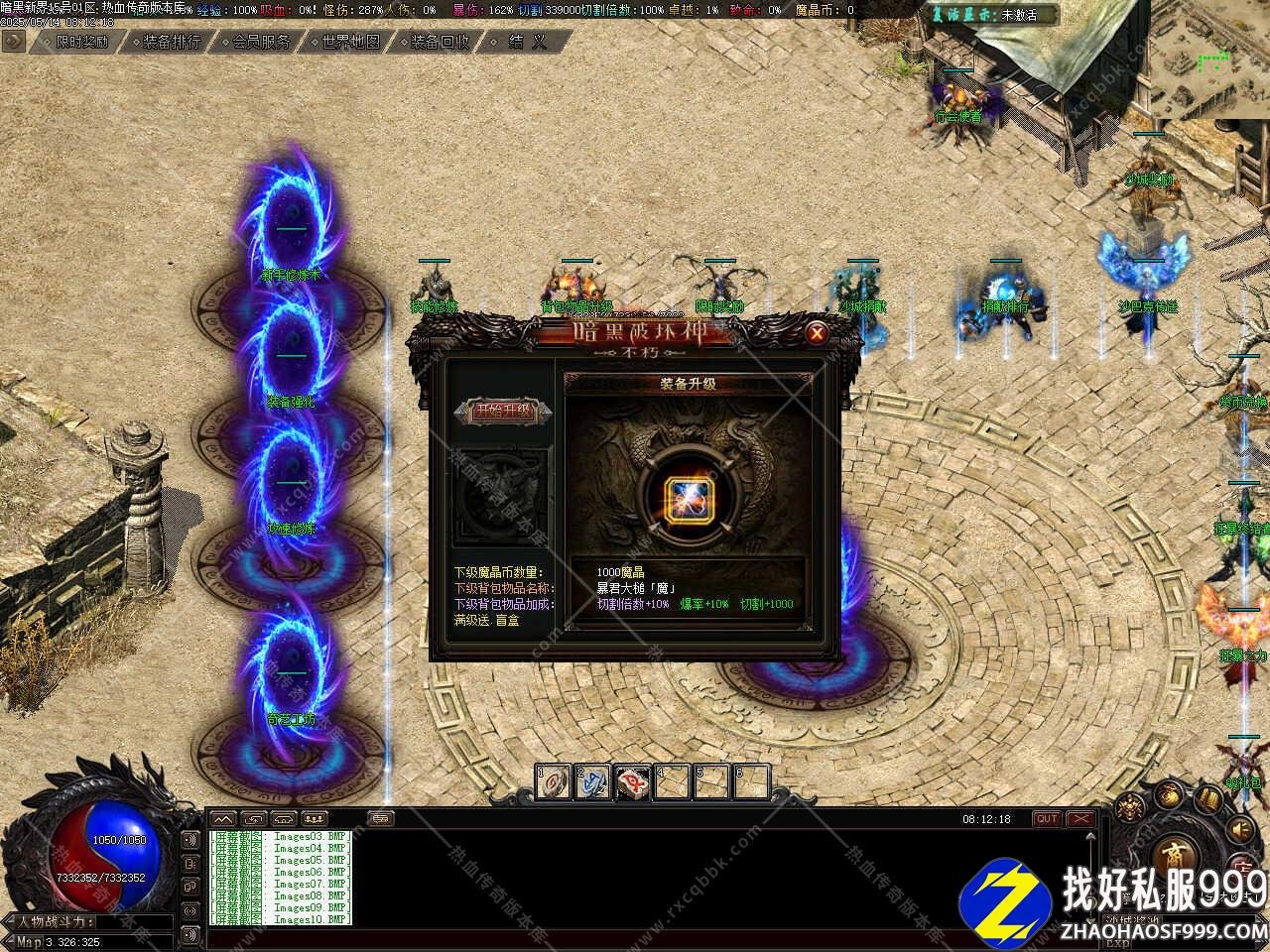
Task: Toggle the sound speaker icon
Action: pyautogui.click(x=1241, y=828)
